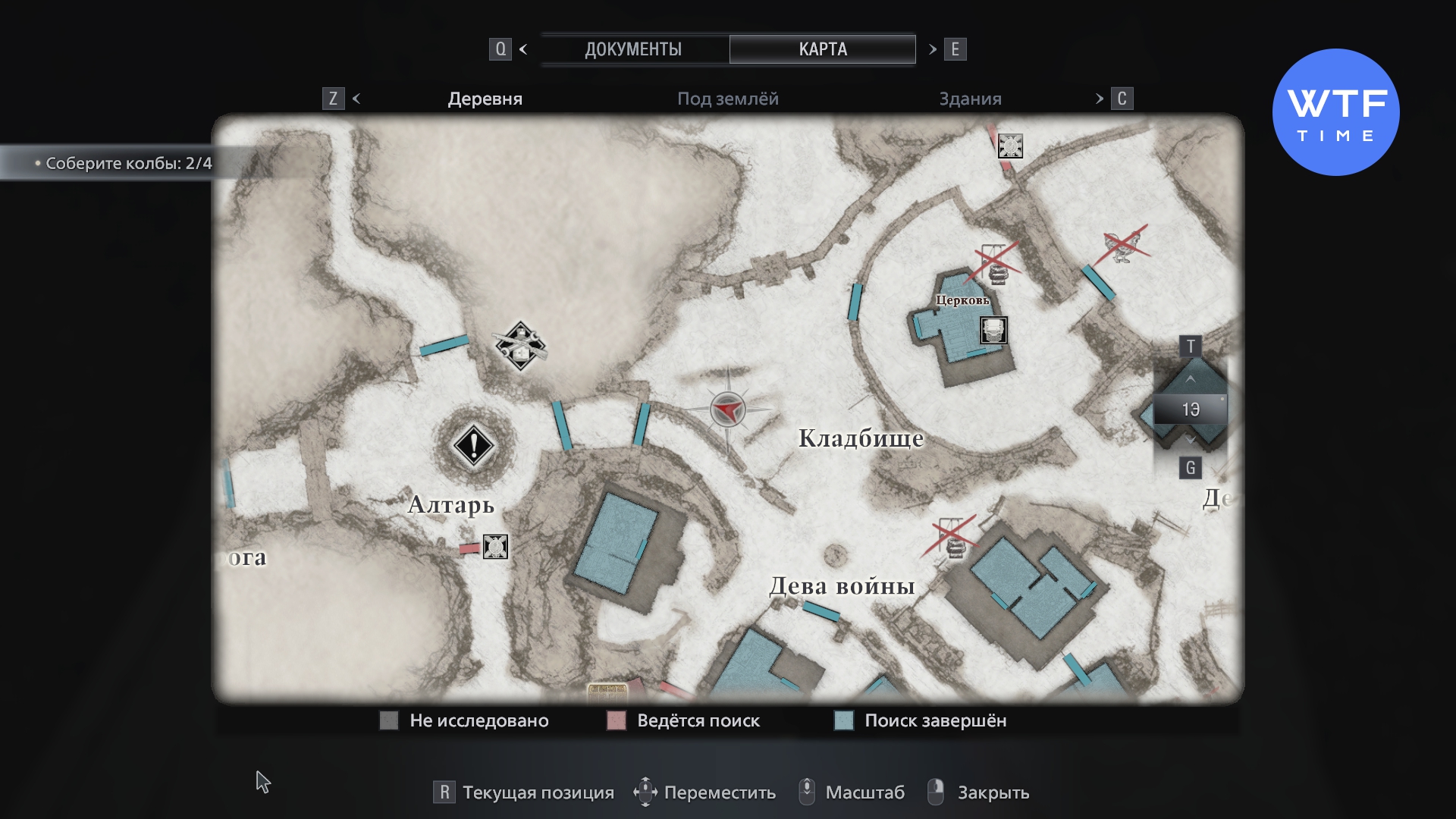Click the WTF Time channel logo
The height and width of the screenshot is (819, 1456).
tap(1335, 112)
